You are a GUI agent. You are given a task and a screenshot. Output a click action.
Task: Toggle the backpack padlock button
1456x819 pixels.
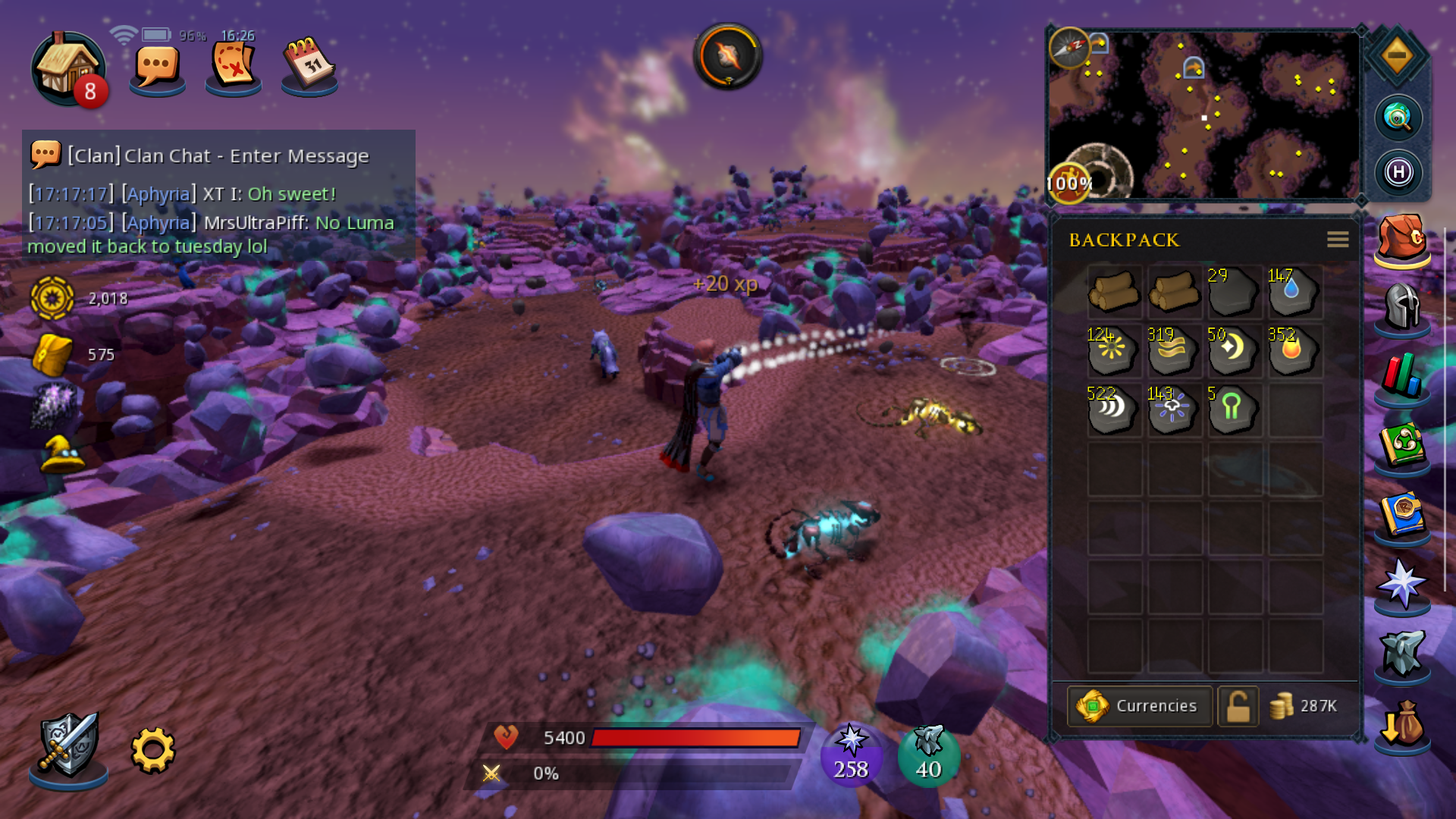pyautogui.click(x=1238, y=706)
